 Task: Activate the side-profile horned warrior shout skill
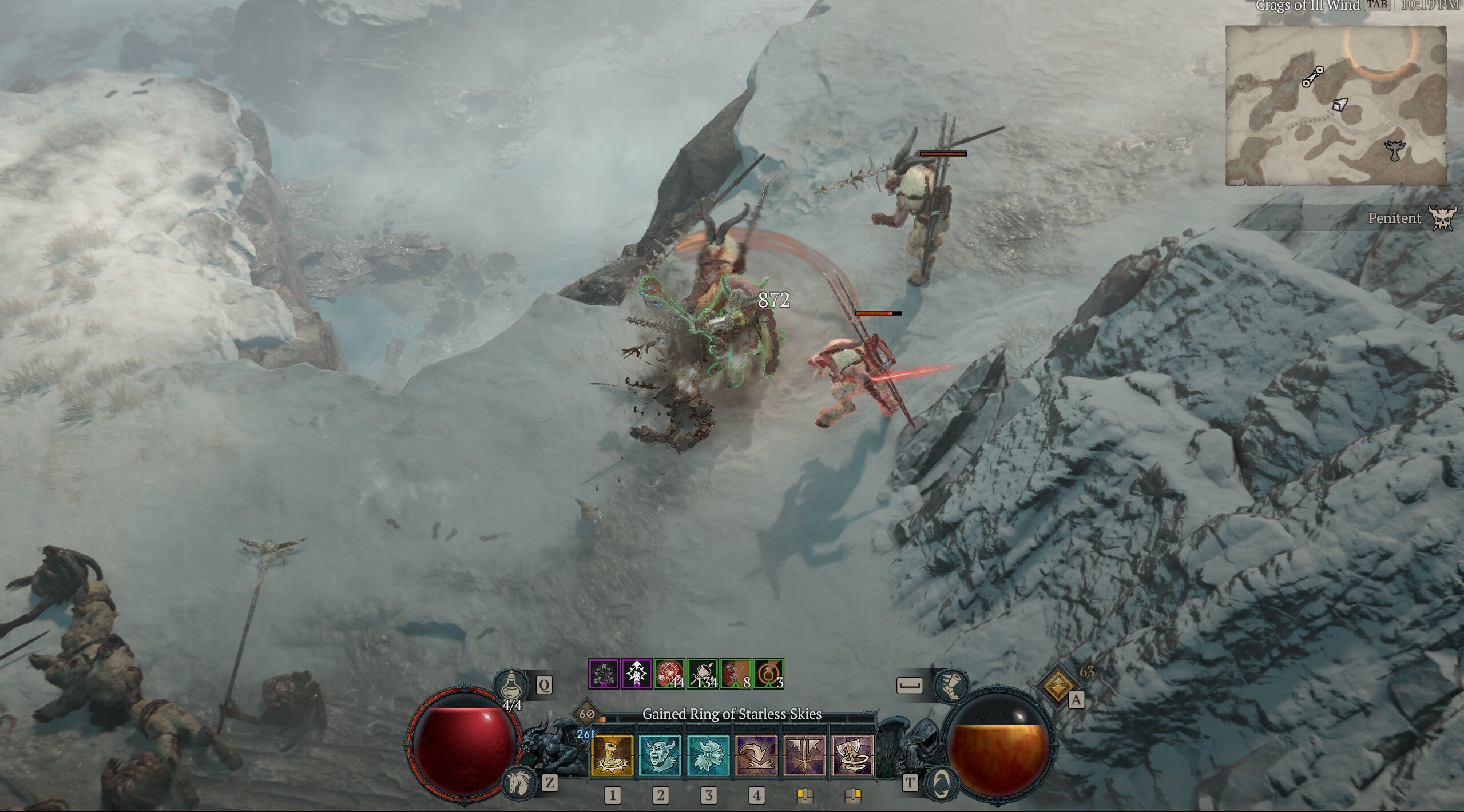708,755
